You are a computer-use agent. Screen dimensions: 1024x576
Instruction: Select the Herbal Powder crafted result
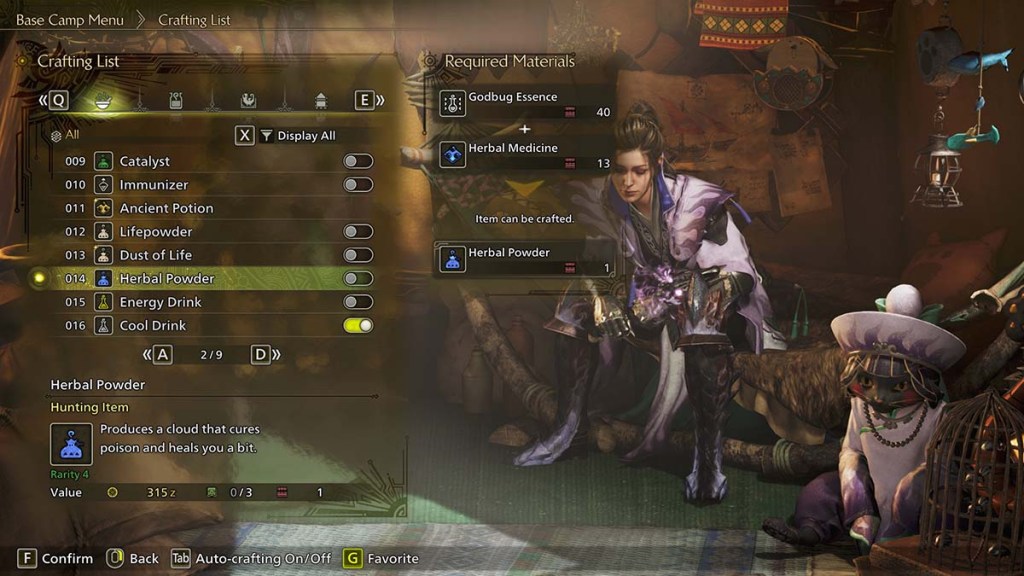coord(524,258)
